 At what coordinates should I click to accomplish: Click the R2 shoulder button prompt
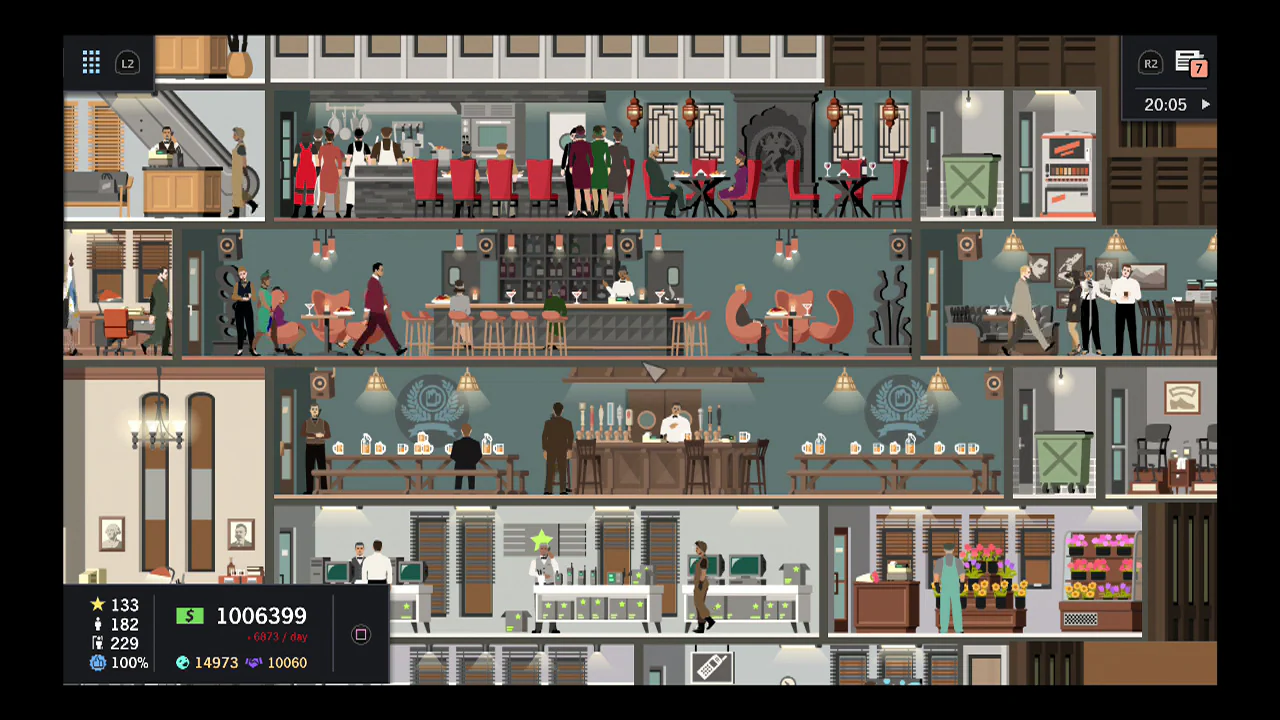point(1151,63)
